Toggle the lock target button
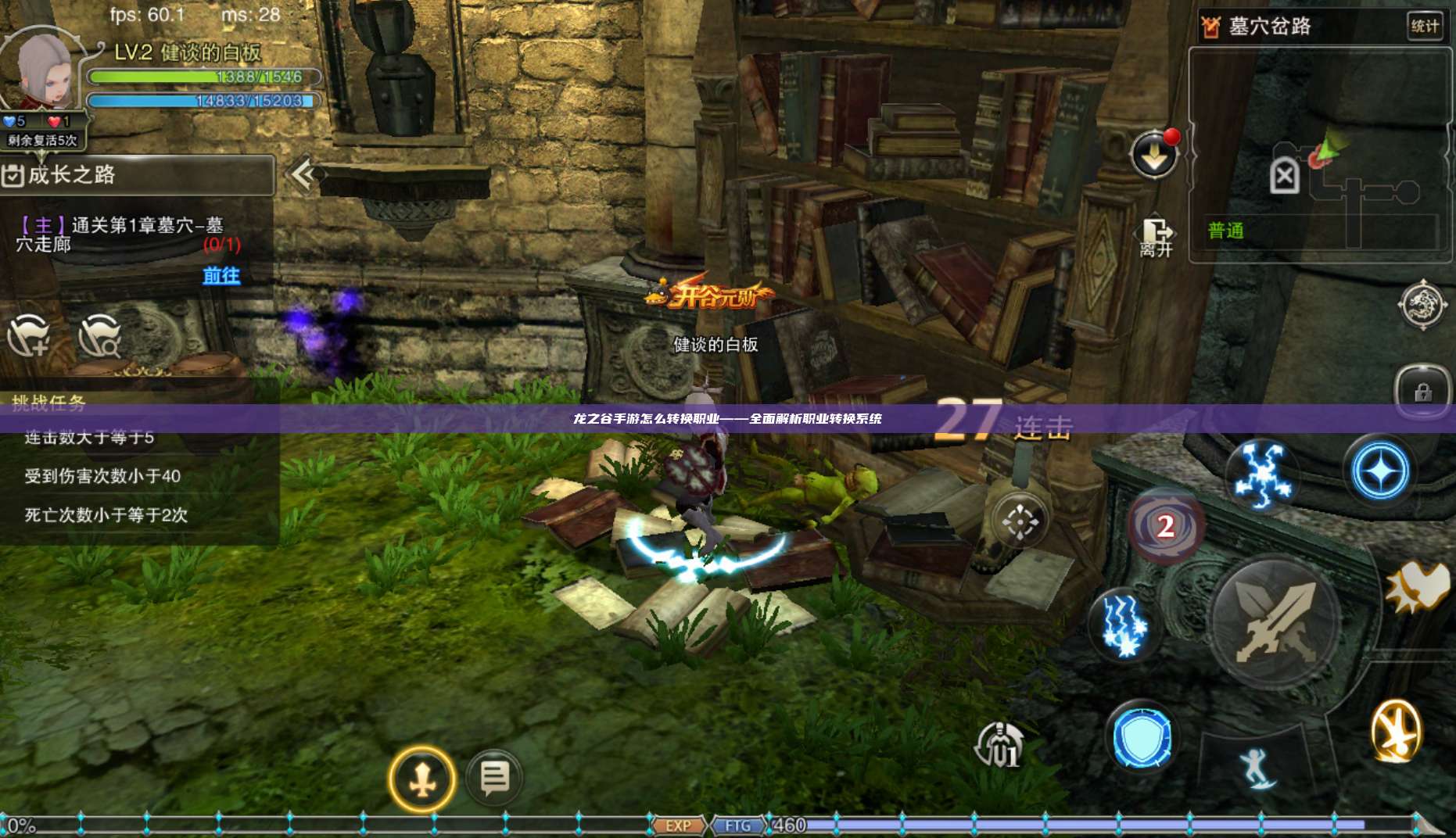 point(1422,391)
